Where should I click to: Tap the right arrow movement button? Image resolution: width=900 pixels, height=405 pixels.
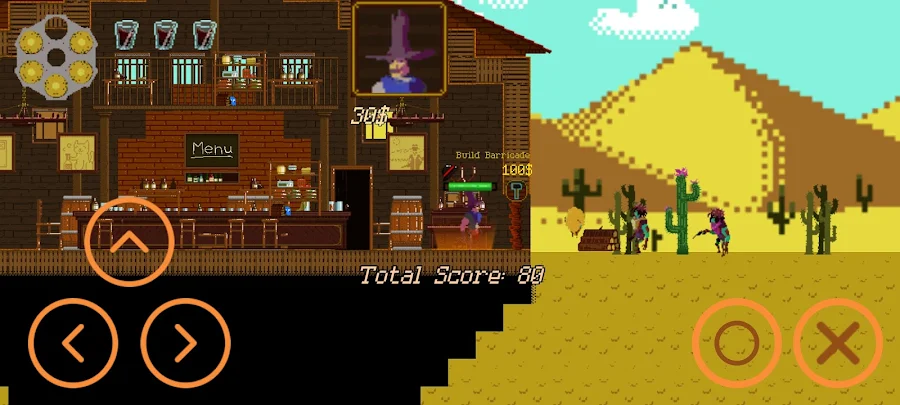coord(186,343)
